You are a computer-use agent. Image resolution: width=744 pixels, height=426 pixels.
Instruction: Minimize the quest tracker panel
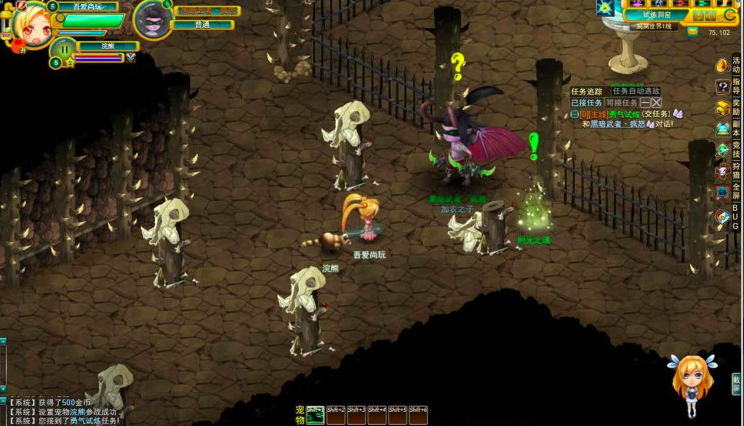tap(645, 102)
